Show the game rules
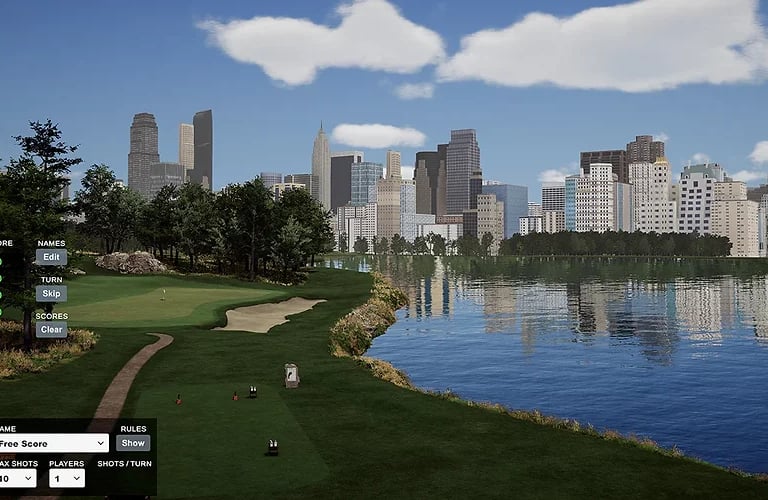 point(133,443)
